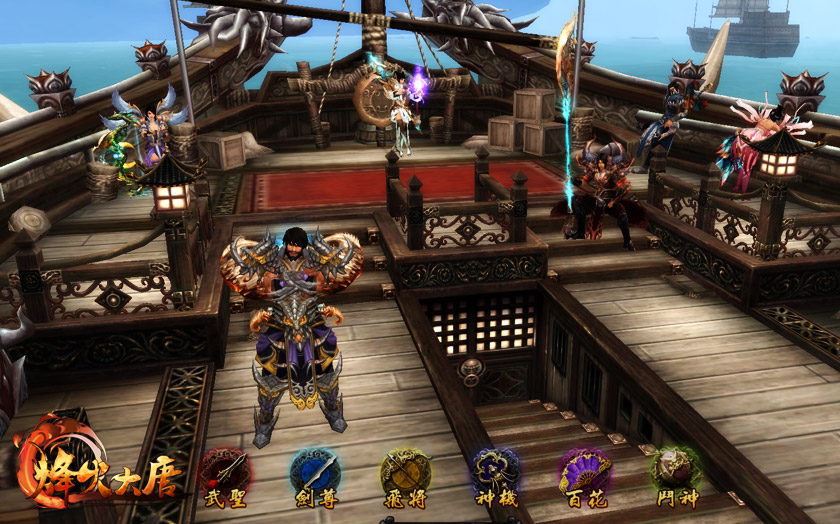Viewport: 840px width, 524px height.
Task: Choose the 百花 fan class
Action: [585, 471]
